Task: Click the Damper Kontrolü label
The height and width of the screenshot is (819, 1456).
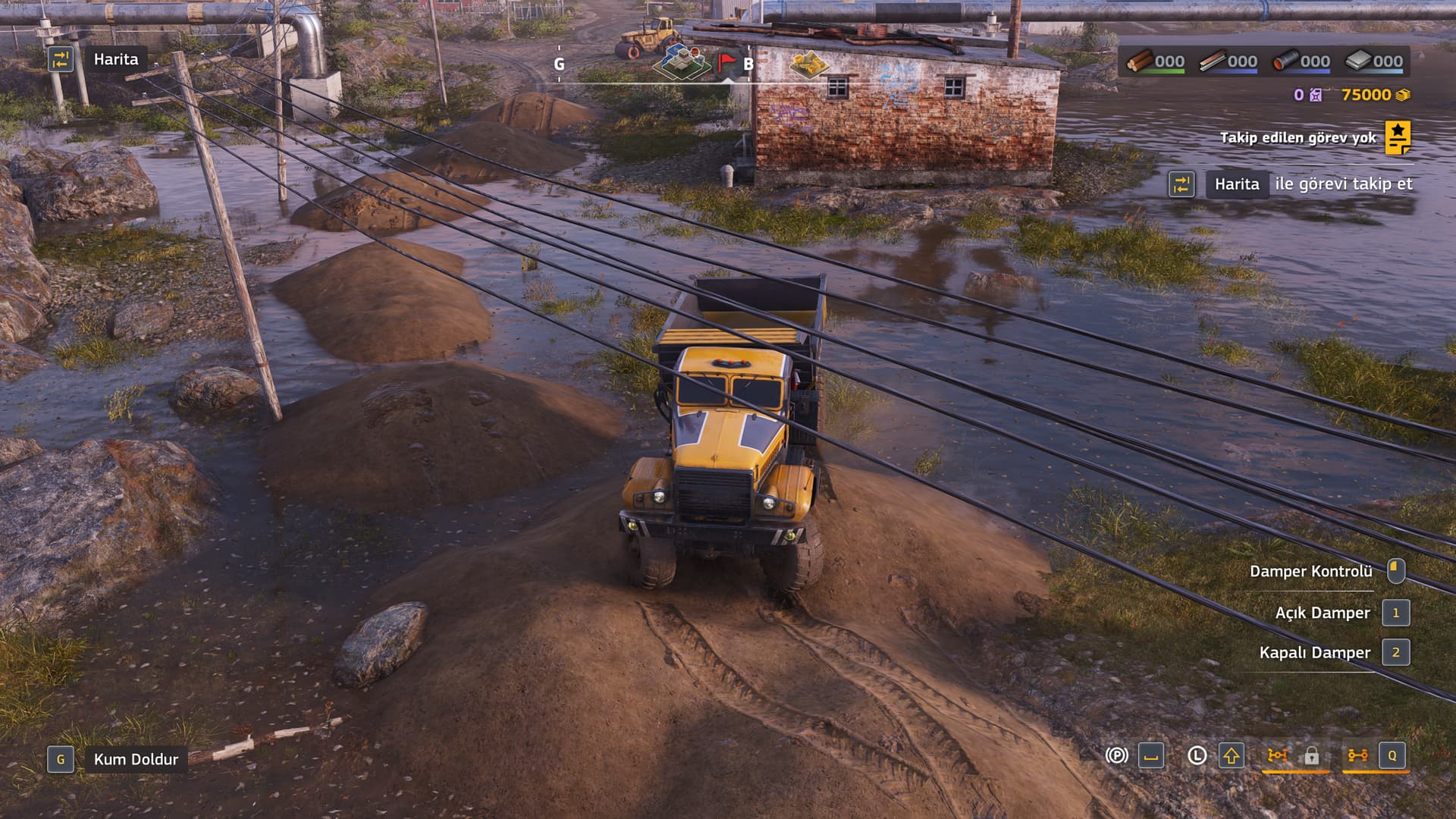Action: [1310, 571]
